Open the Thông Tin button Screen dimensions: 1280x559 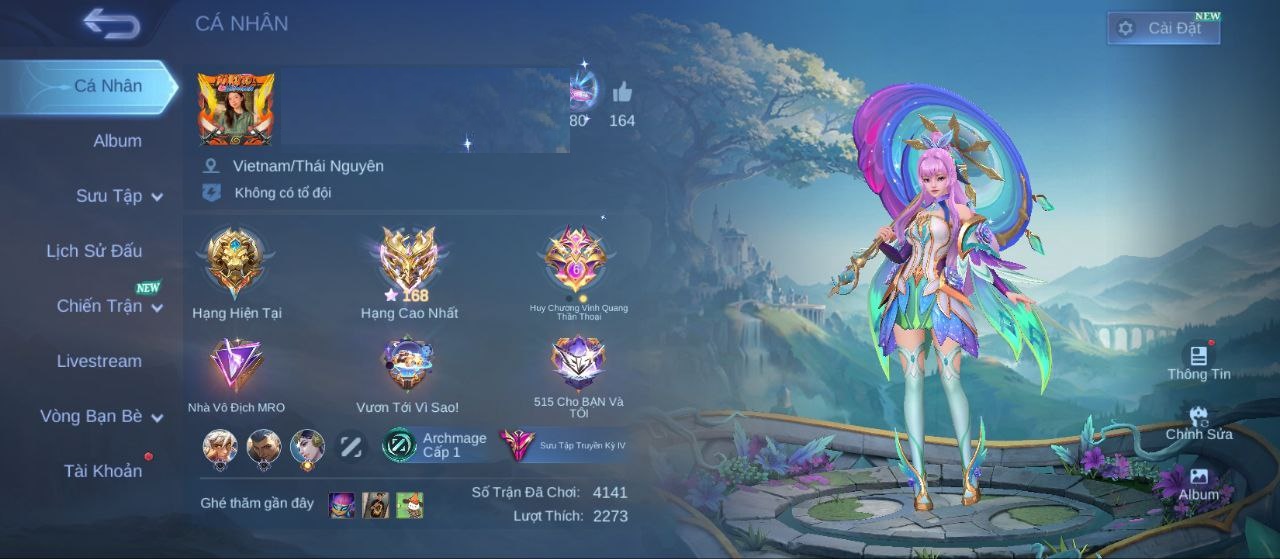pyautogui.click(x=1198, y=360)
